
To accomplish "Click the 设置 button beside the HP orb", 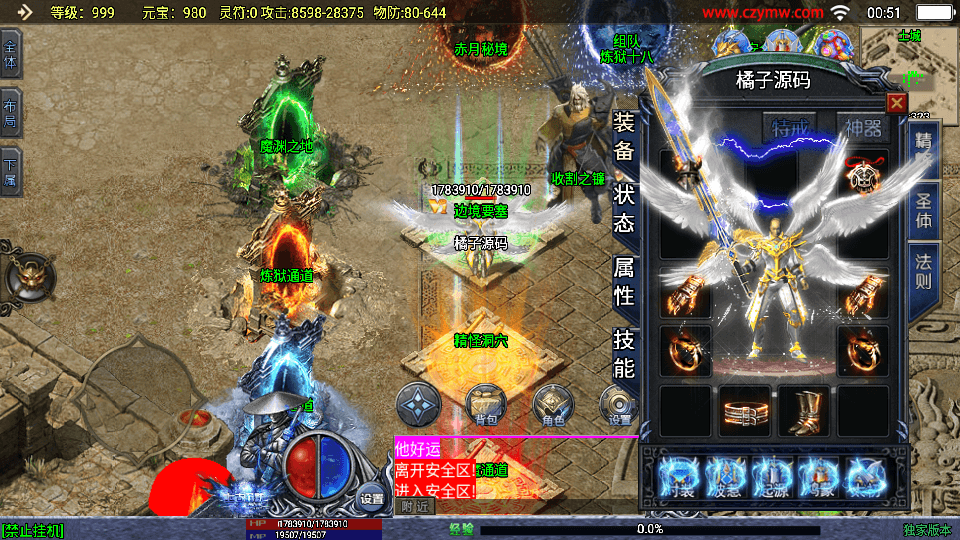I will (x=372, y=497).
